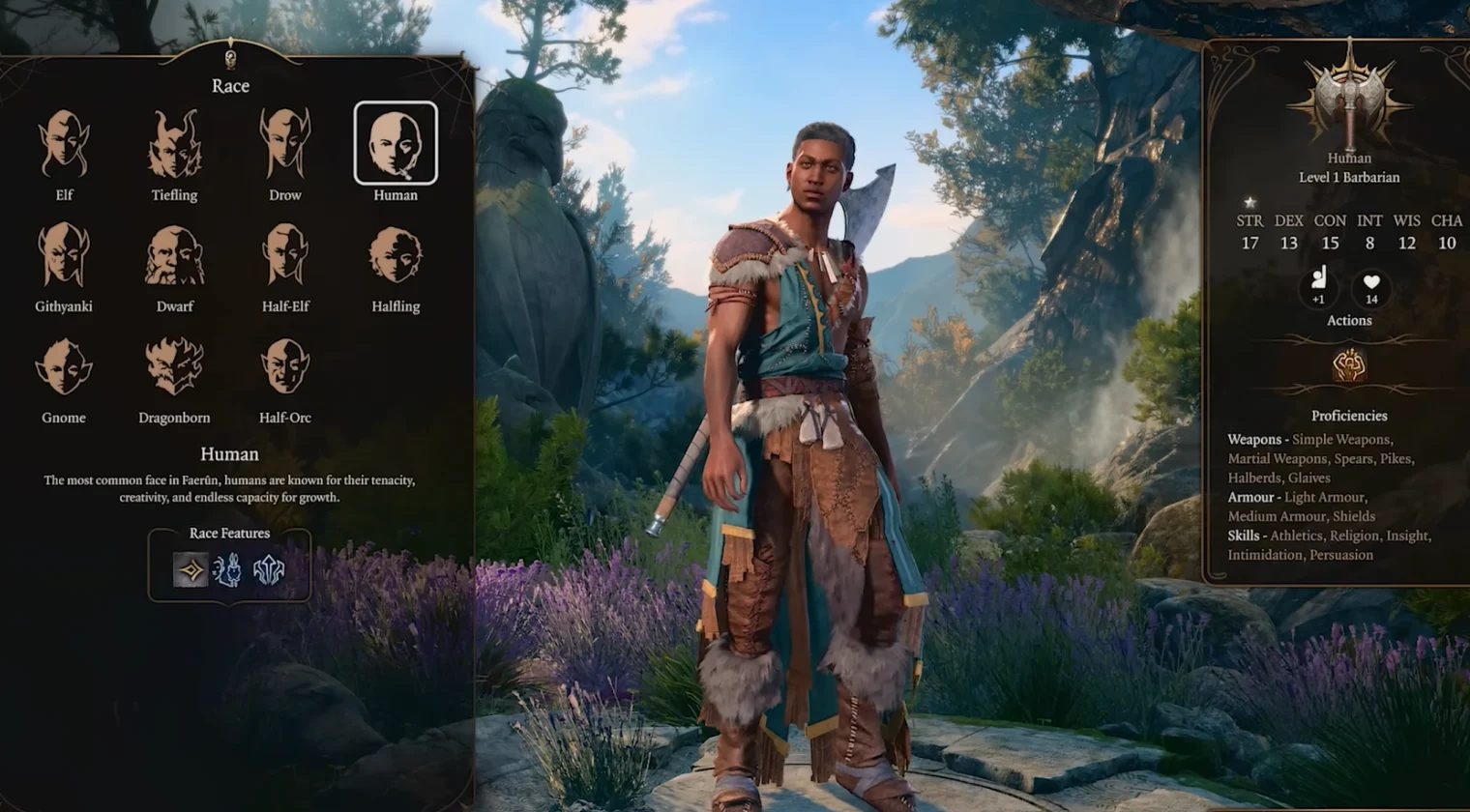Pick the Half-Elf race
Viewport: 1470px width, 812px height.
(285, 256)
